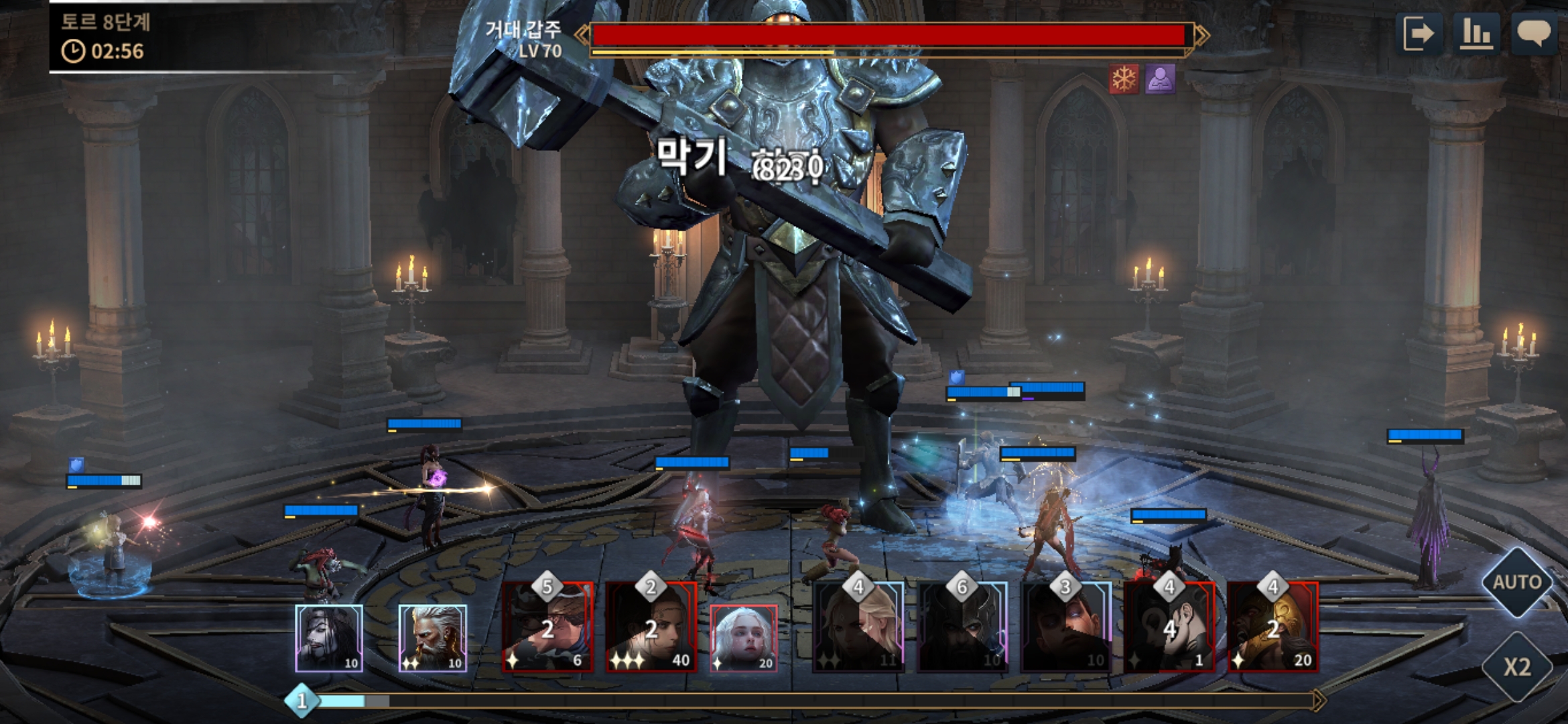Image resolution: width=1568 pixels, height=724 pixels.
Task: Inspect the snowflake freeze debuff icon
Action: 1124,80
